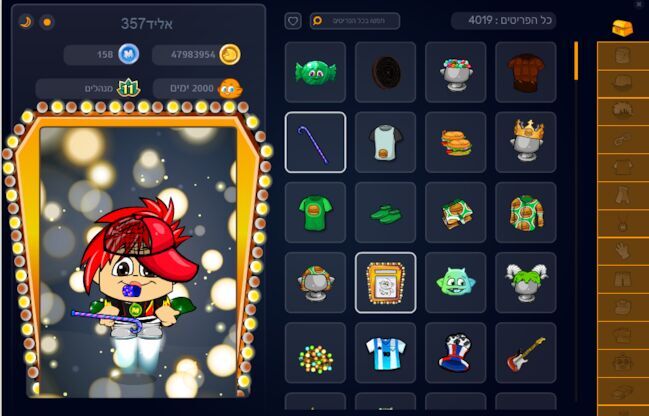
Task: Select the blue striped soccer jersey
Action: (x=385, y=352)
